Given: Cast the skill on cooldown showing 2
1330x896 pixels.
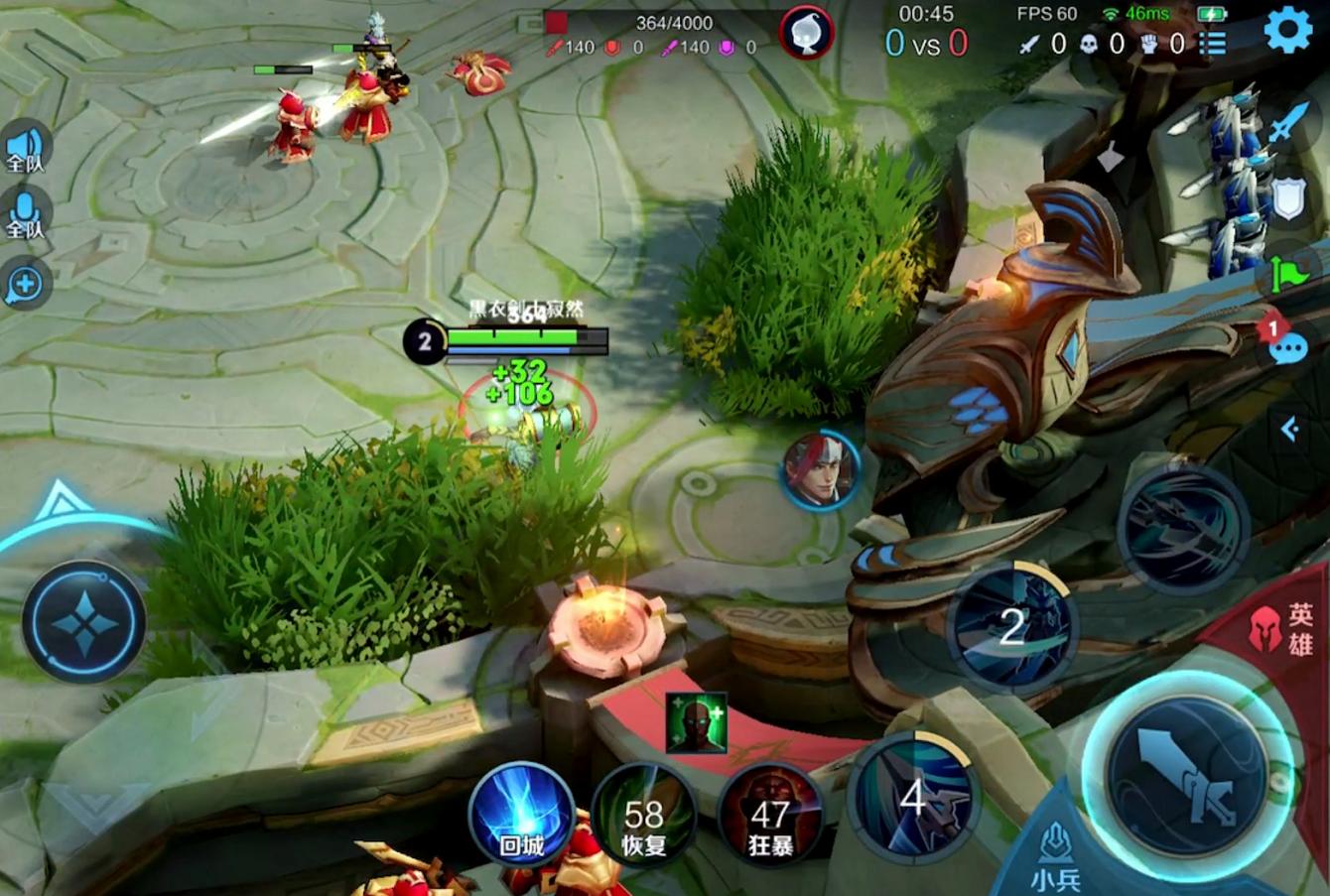Looking at the screenshot, I should point(1012,627).
